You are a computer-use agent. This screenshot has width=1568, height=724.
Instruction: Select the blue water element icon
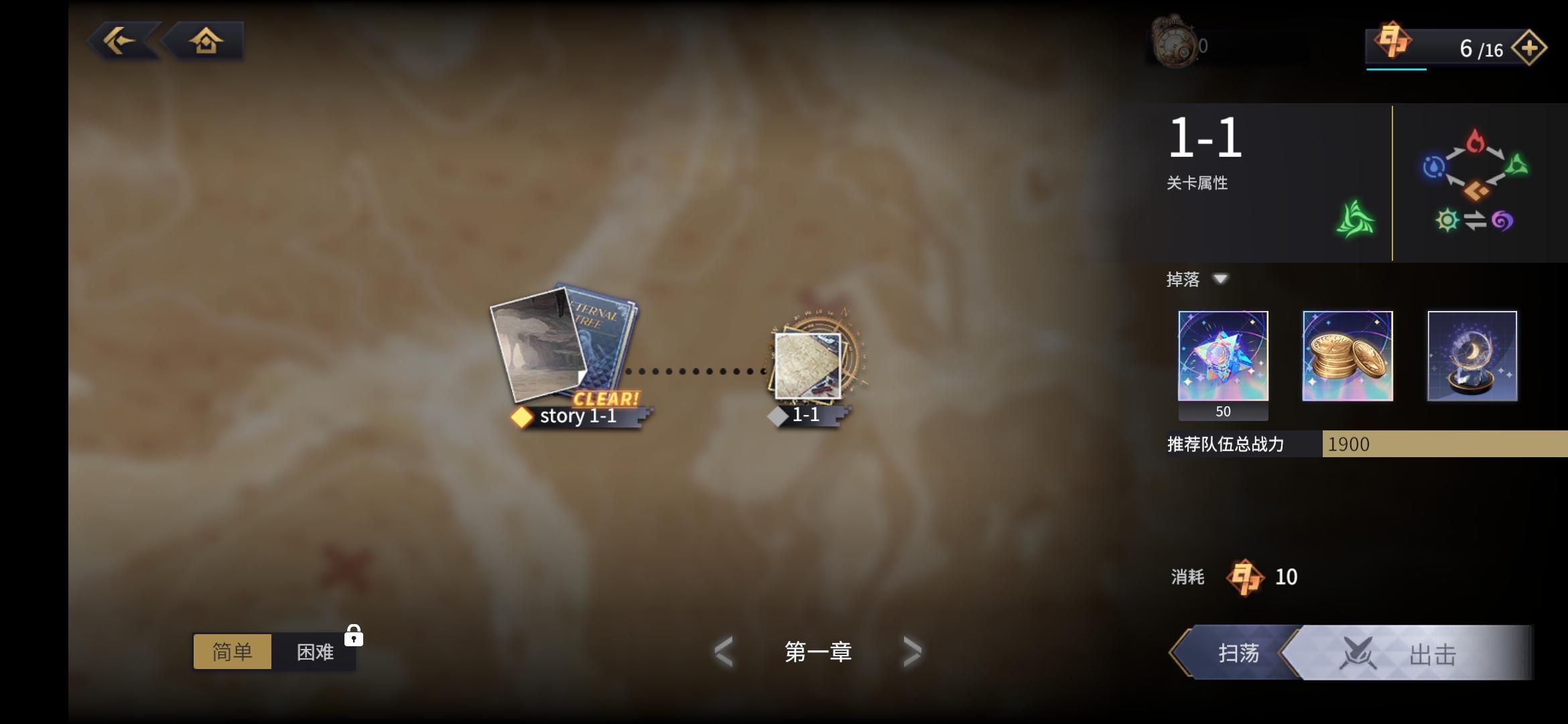(1434, 168)
